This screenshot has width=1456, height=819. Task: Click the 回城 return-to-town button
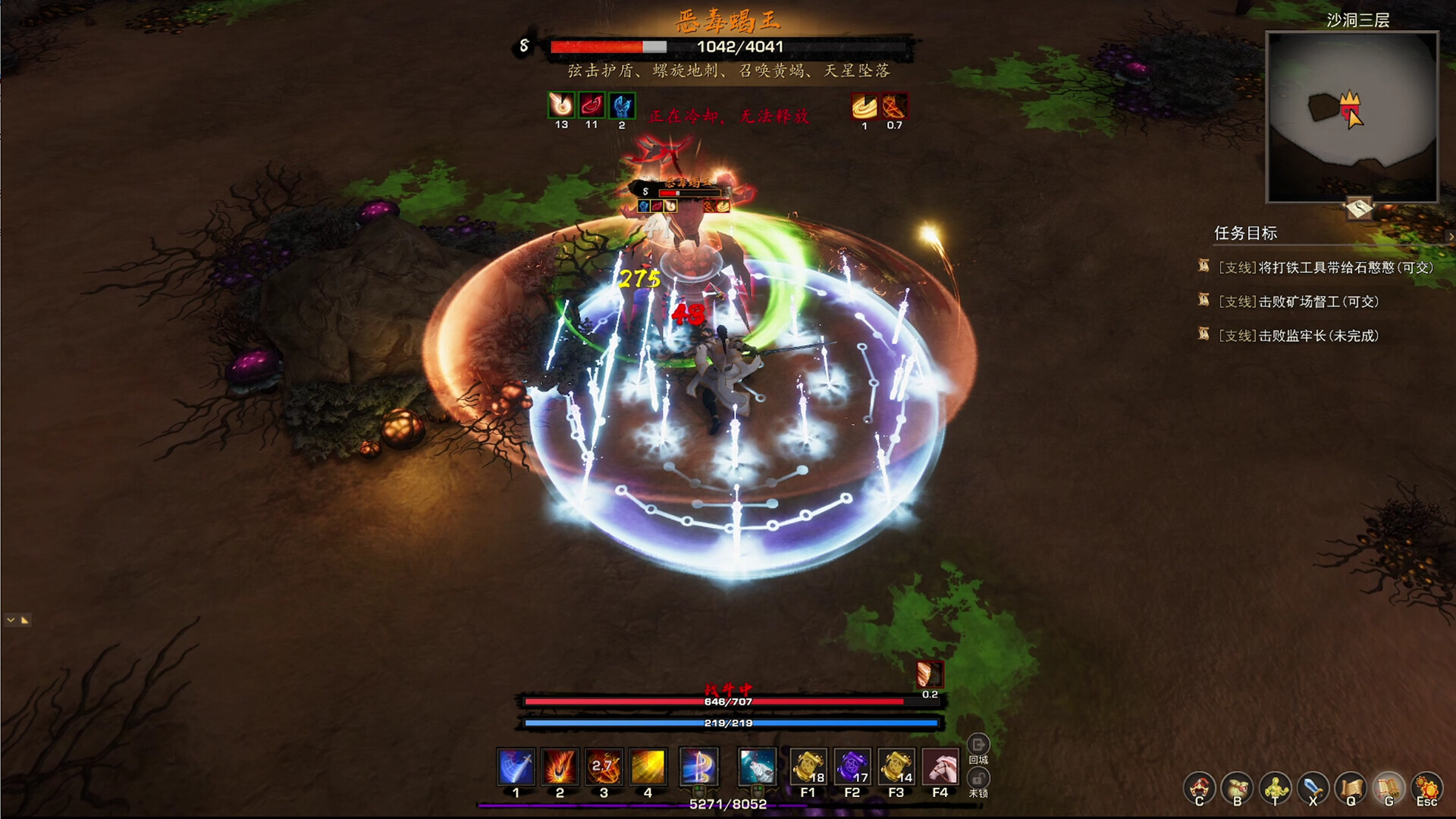tap(978, 746)
